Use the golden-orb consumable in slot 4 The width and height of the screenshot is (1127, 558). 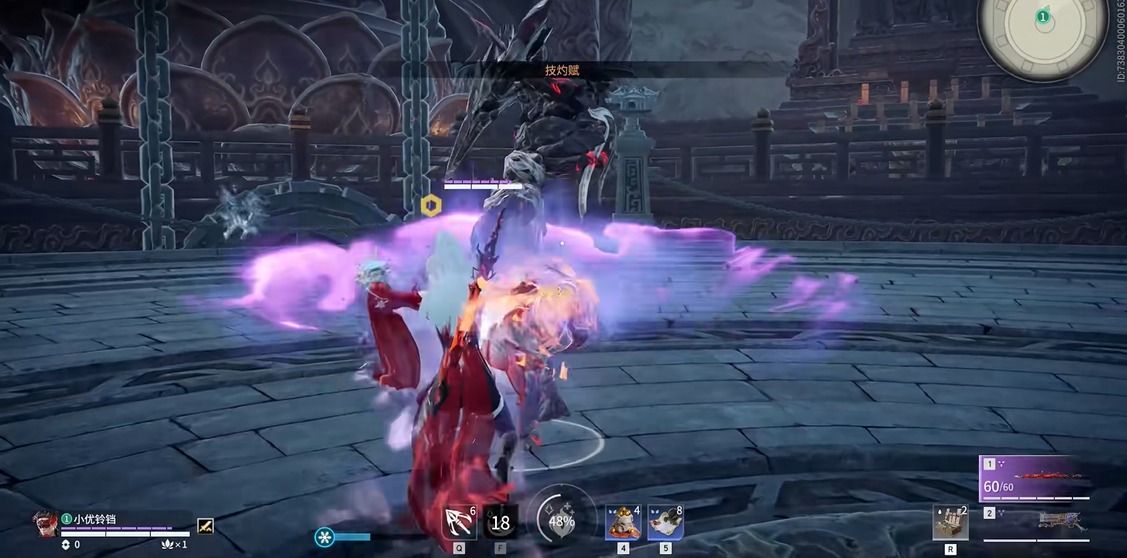623,522
